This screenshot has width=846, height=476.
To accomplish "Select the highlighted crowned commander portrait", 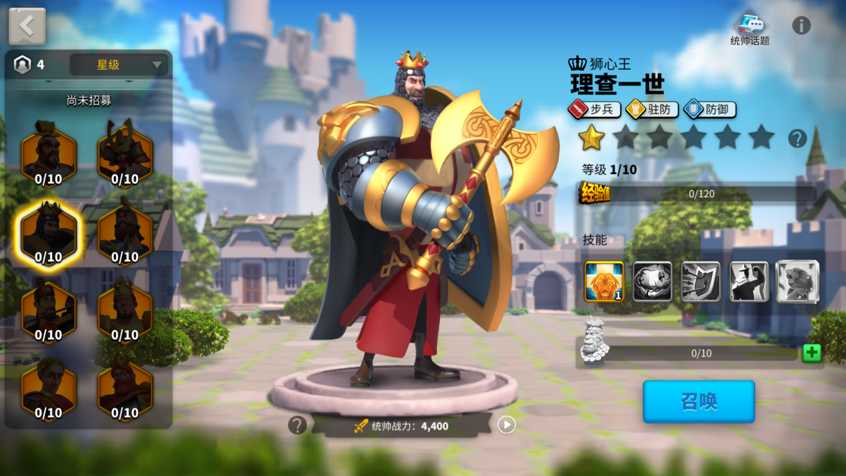I will [48, 235].
